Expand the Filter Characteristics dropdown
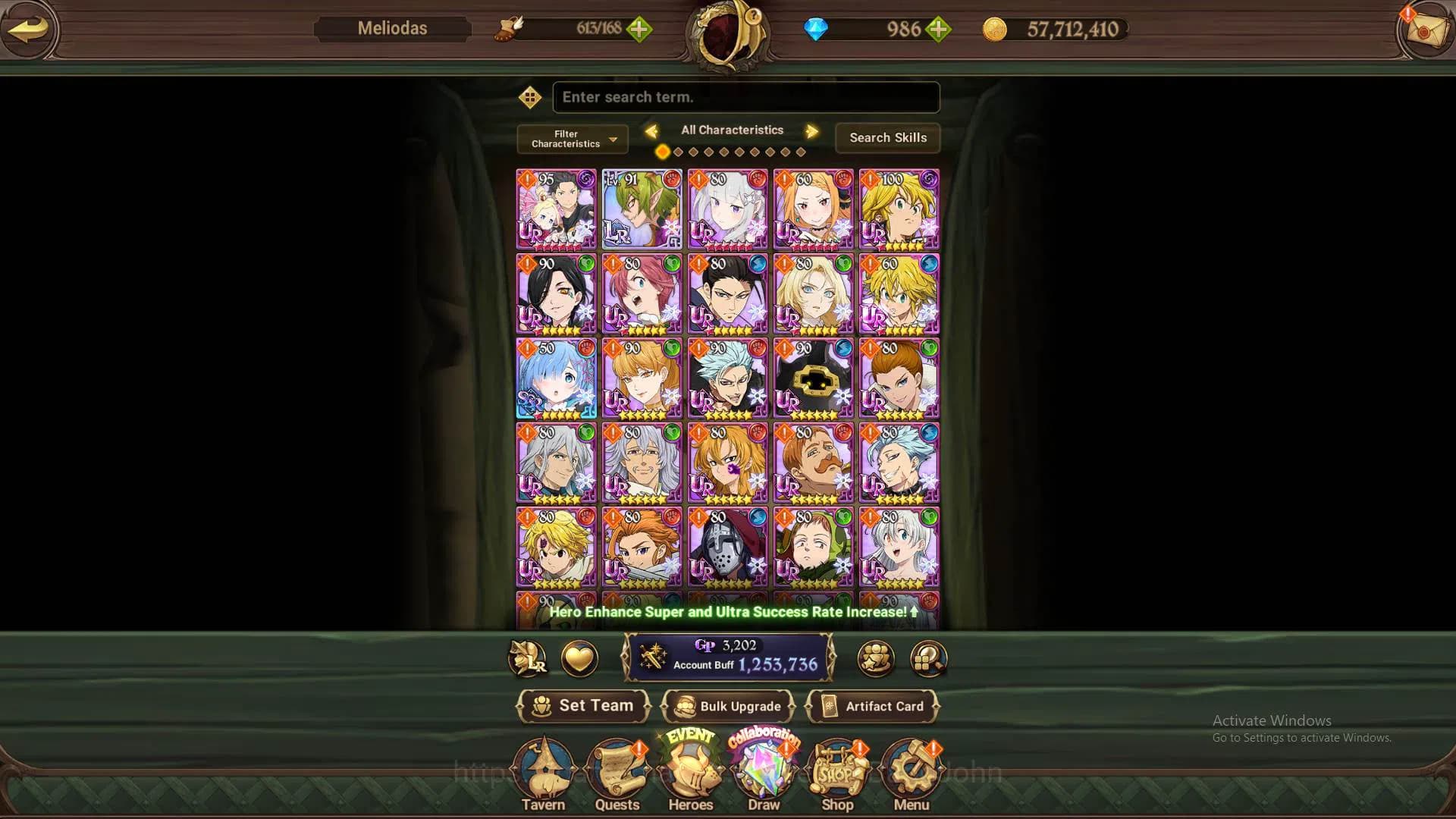The height and width of the screenshot is (819, 1456). click(571, 139)
